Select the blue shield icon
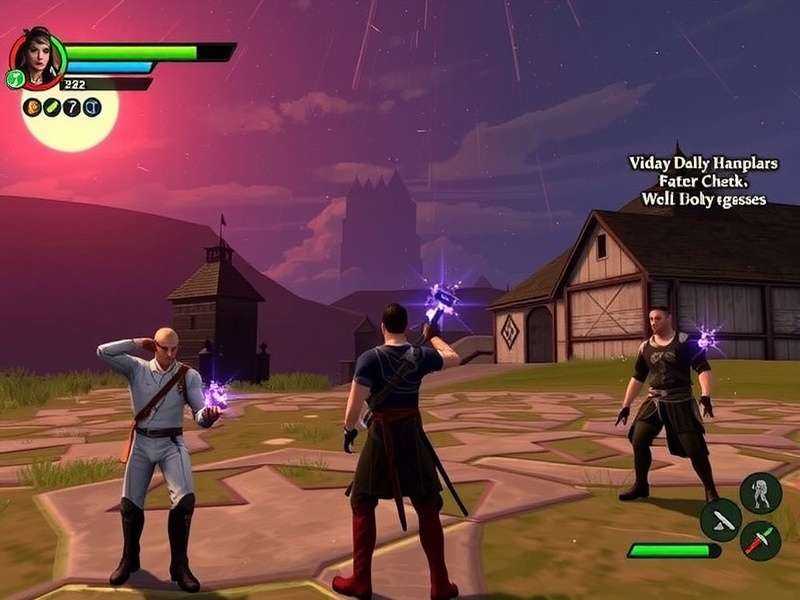800x600 pixels. tap(92, 107)
